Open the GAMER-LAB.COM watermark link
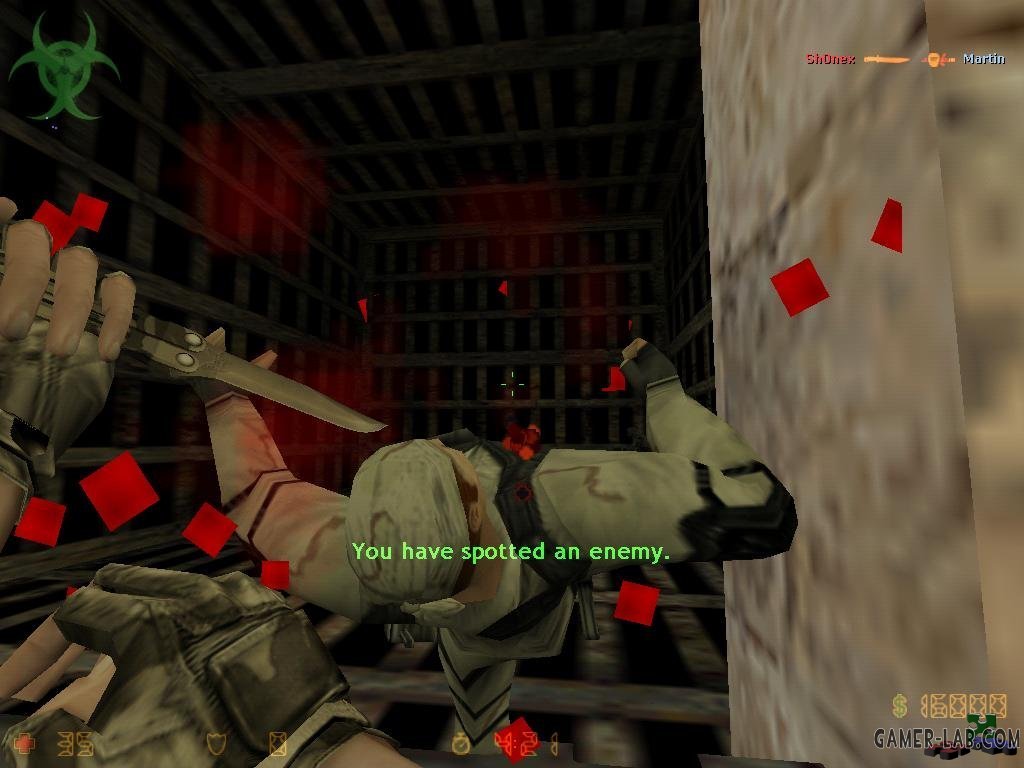The image size is (1024, 768). point(946,739)
